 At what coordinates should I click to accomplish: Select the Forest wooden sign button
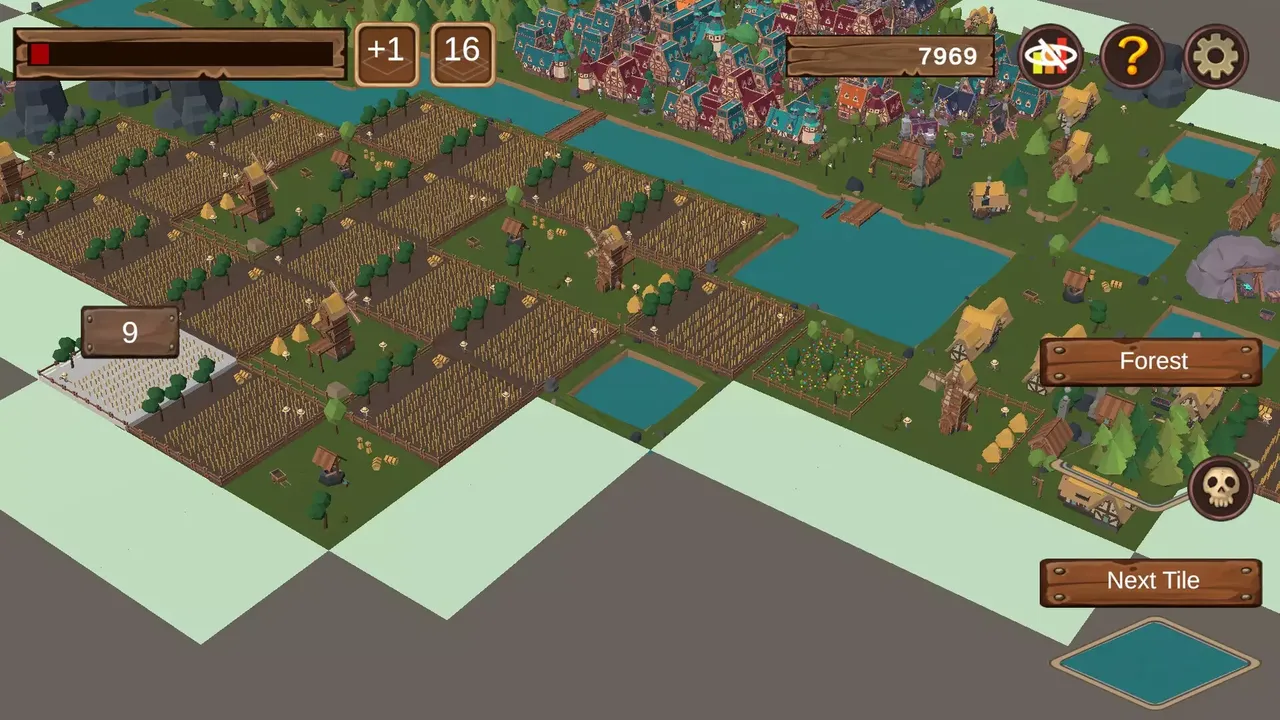pos(1152,362)
